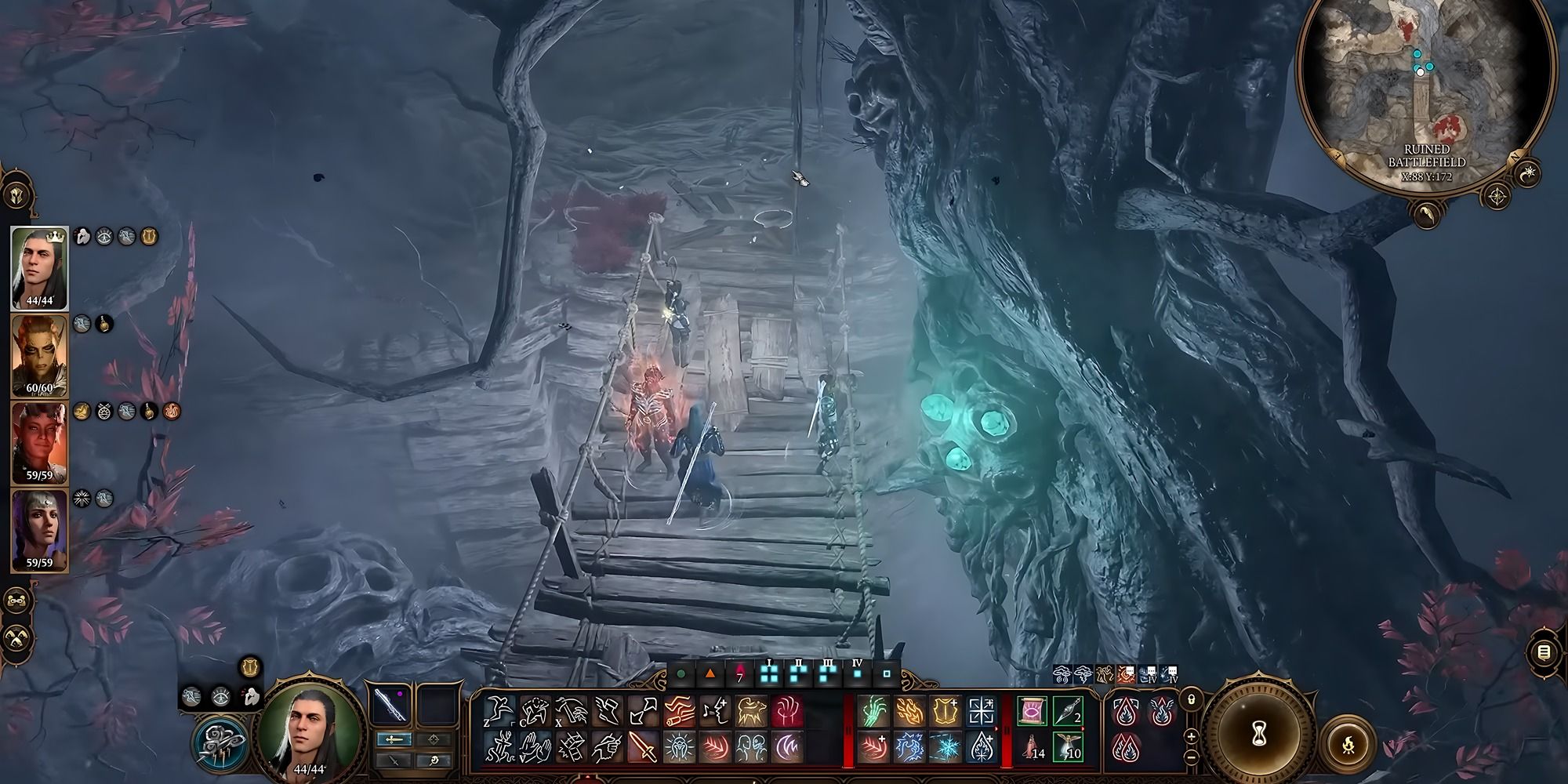Open the journal quill icon beside the minimap
The image size is (1568, 784).
coord(1428,216)
